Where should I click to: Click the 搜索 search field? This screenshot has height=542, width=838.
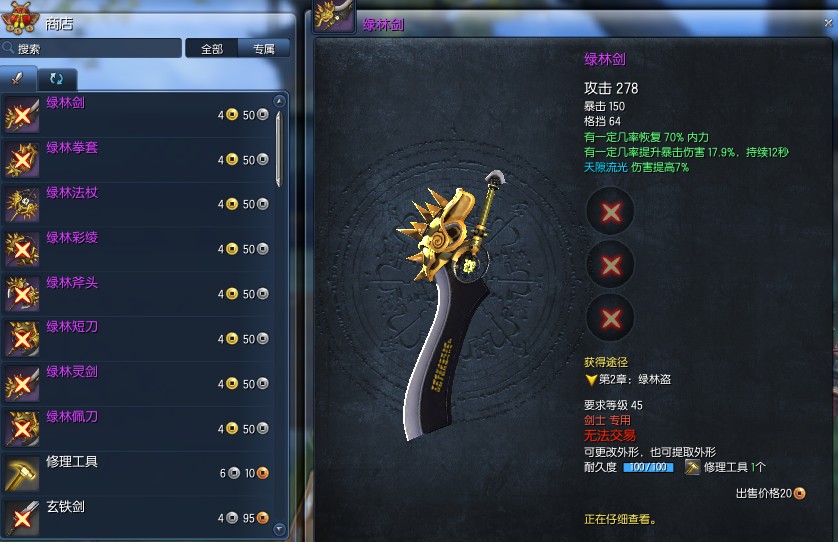tap(95, 48)
